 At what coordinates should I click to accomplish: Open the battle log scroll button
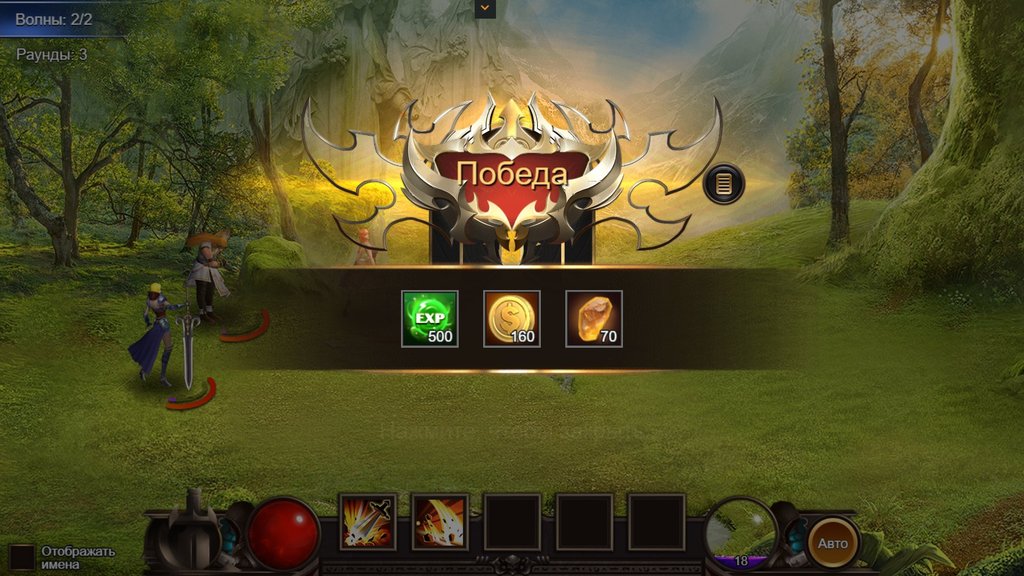724,185
